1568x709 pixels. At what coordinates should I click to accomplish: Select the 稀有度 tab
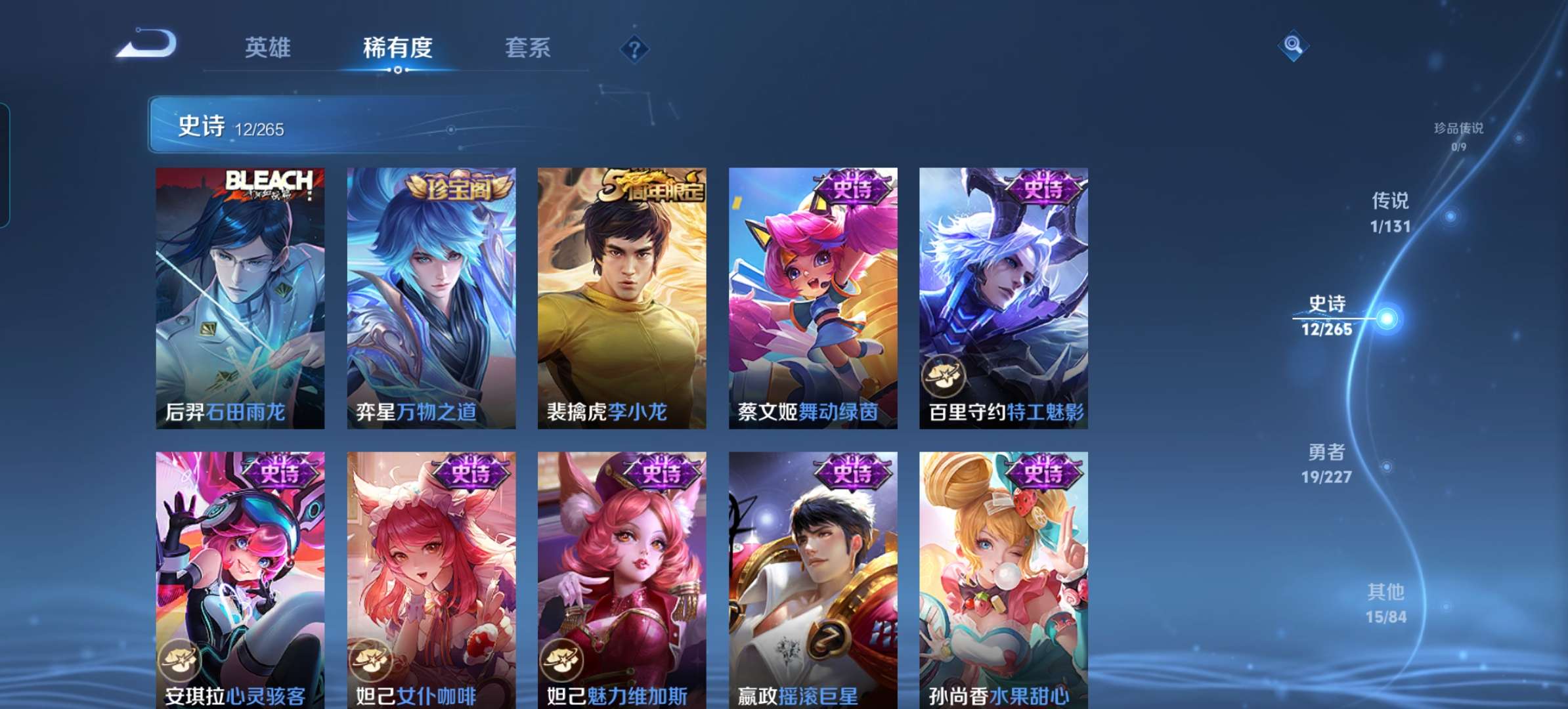pyautogui.click(x=399, y=48)
